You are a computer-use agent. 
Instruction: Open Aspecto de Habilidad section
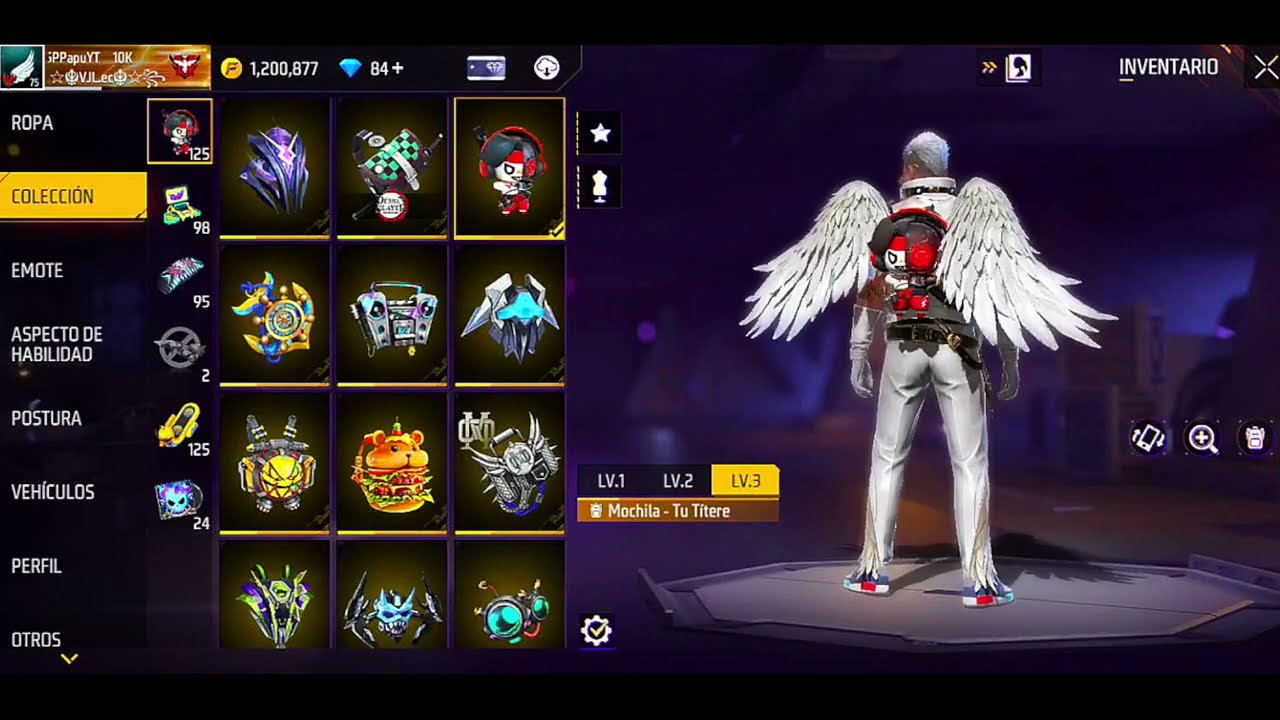(57, 344)
